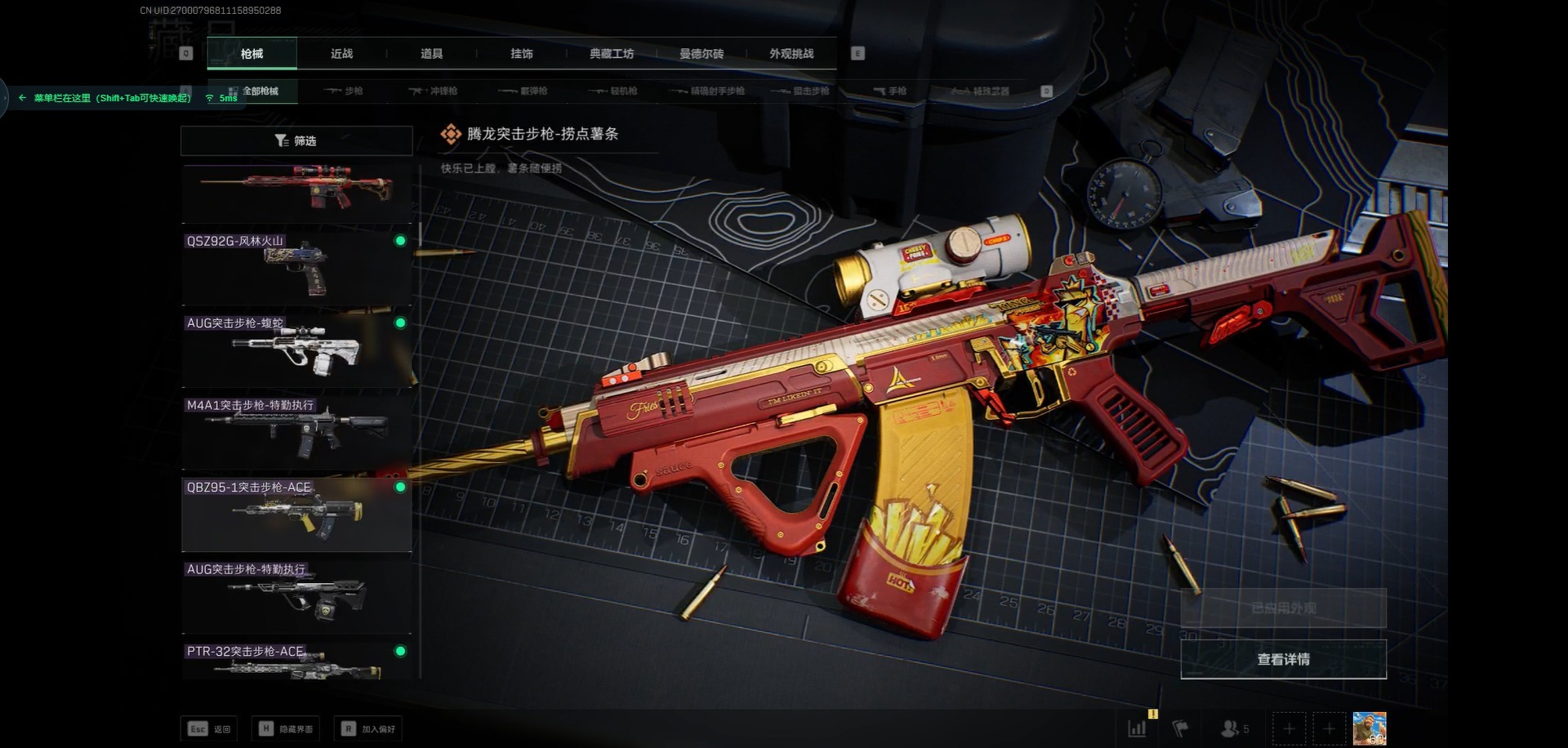Open the 曼德尔砖 tab
The width and height of the screenshot is (1568, 748).
702,54
